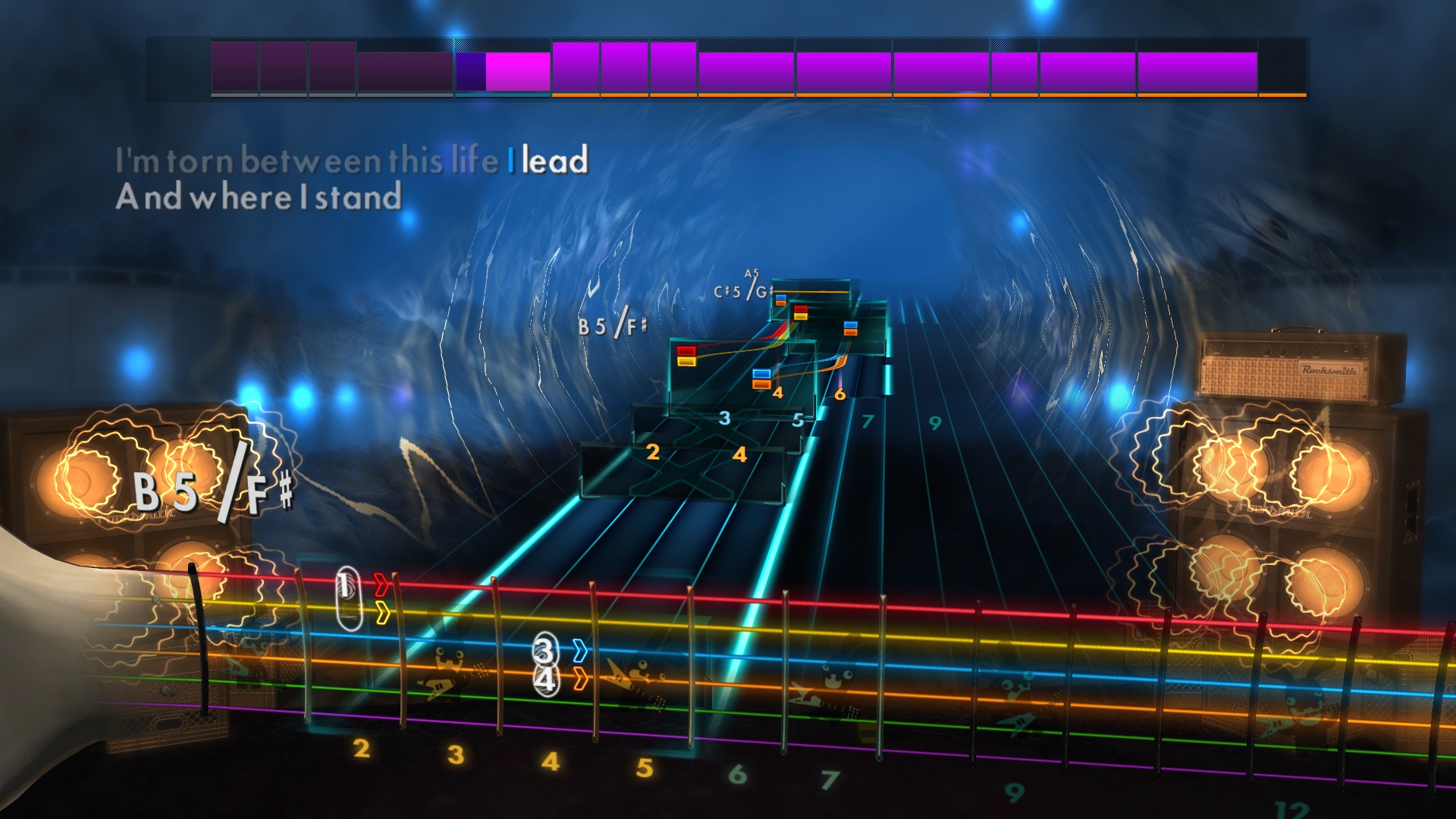Click the song progress bar at the top
The width and height of the screenshot is (1456, 819).
click(728, 68)
